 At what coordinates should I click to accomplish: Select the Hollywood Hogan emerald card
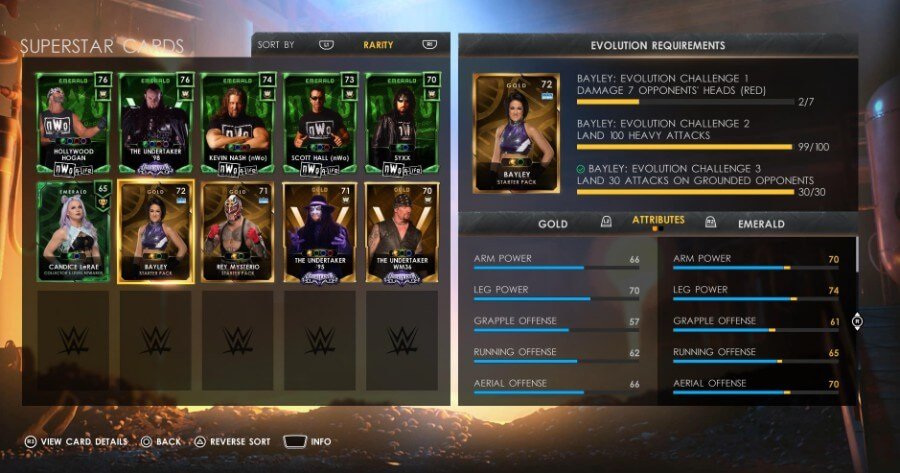click(73, 124)
